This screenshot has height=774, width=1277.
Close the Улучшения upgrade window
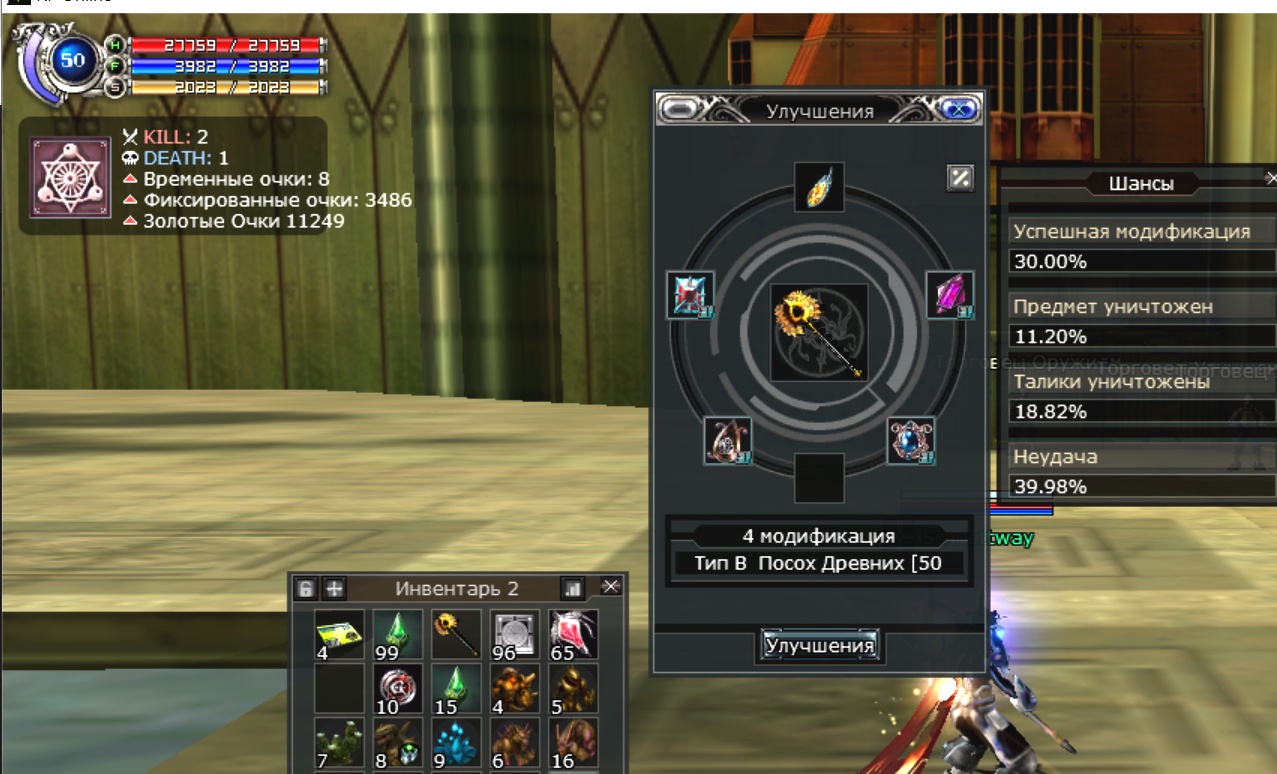click(959, 110)
